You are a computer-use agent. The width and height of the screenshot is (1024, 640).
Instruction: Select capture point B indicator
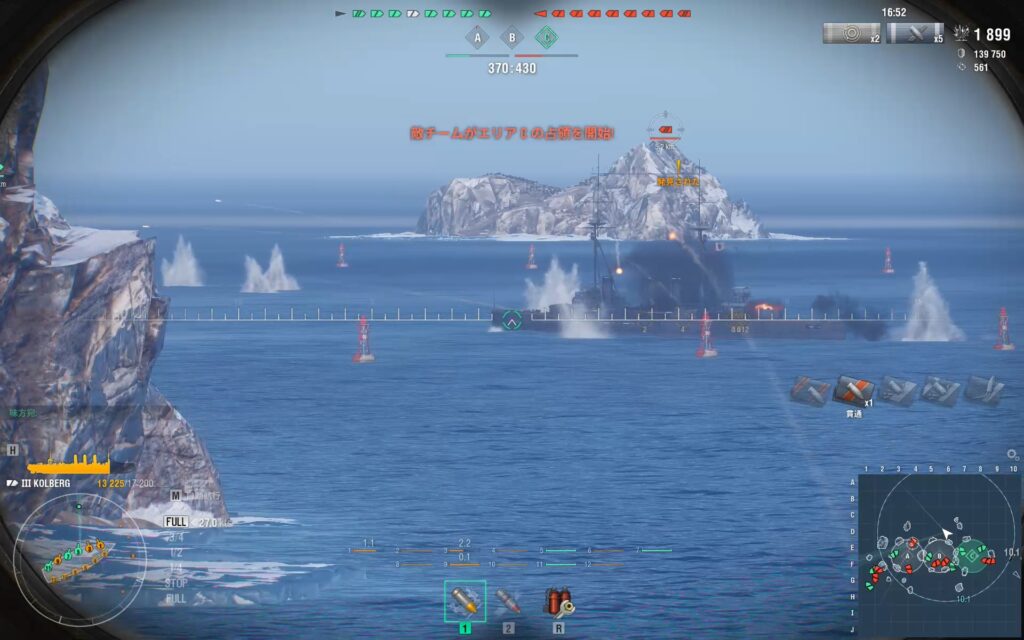tap(512, 39)
